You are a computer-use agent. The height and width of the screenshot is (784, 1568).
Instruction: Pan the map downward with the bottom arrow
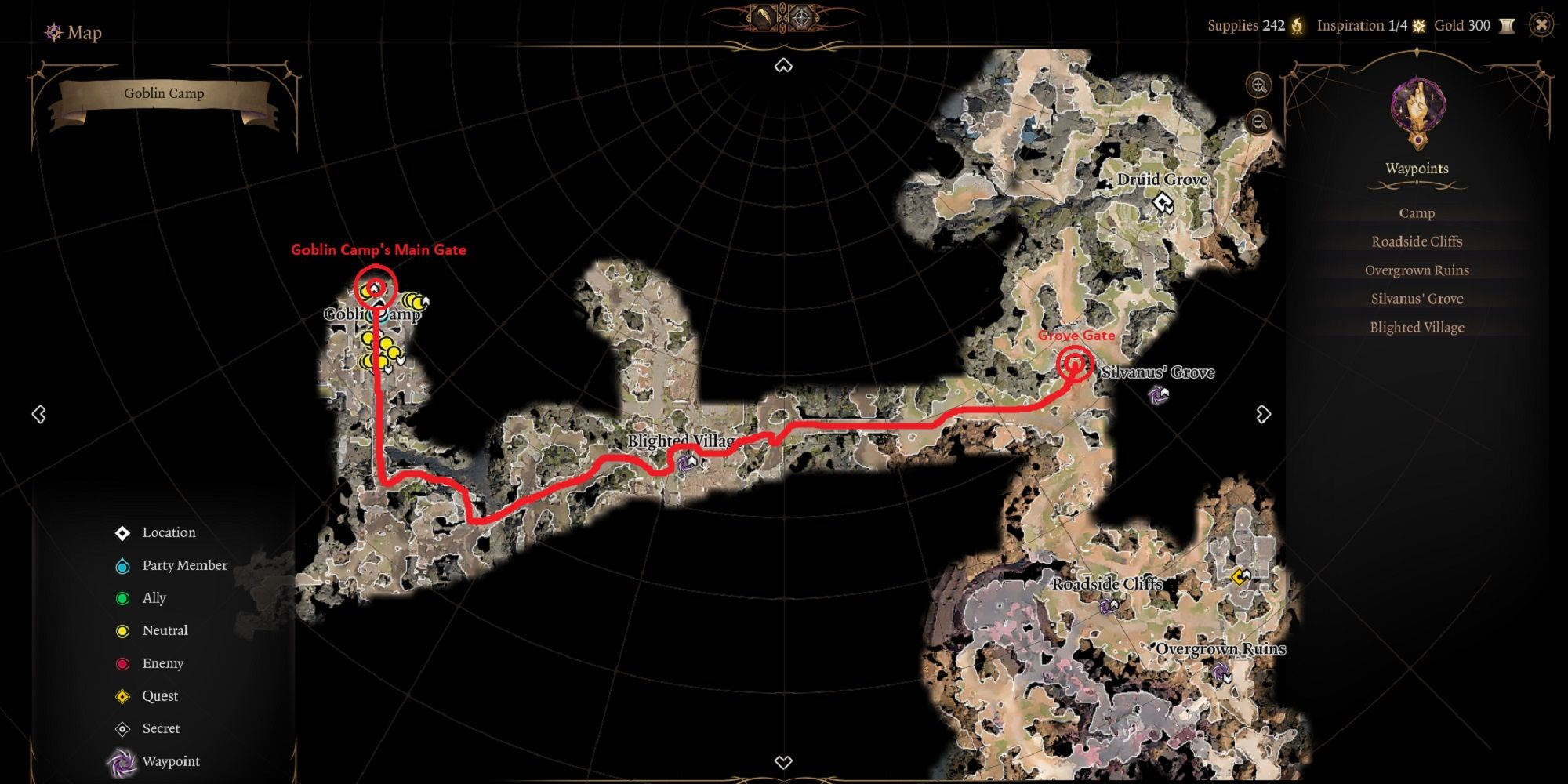783,762
